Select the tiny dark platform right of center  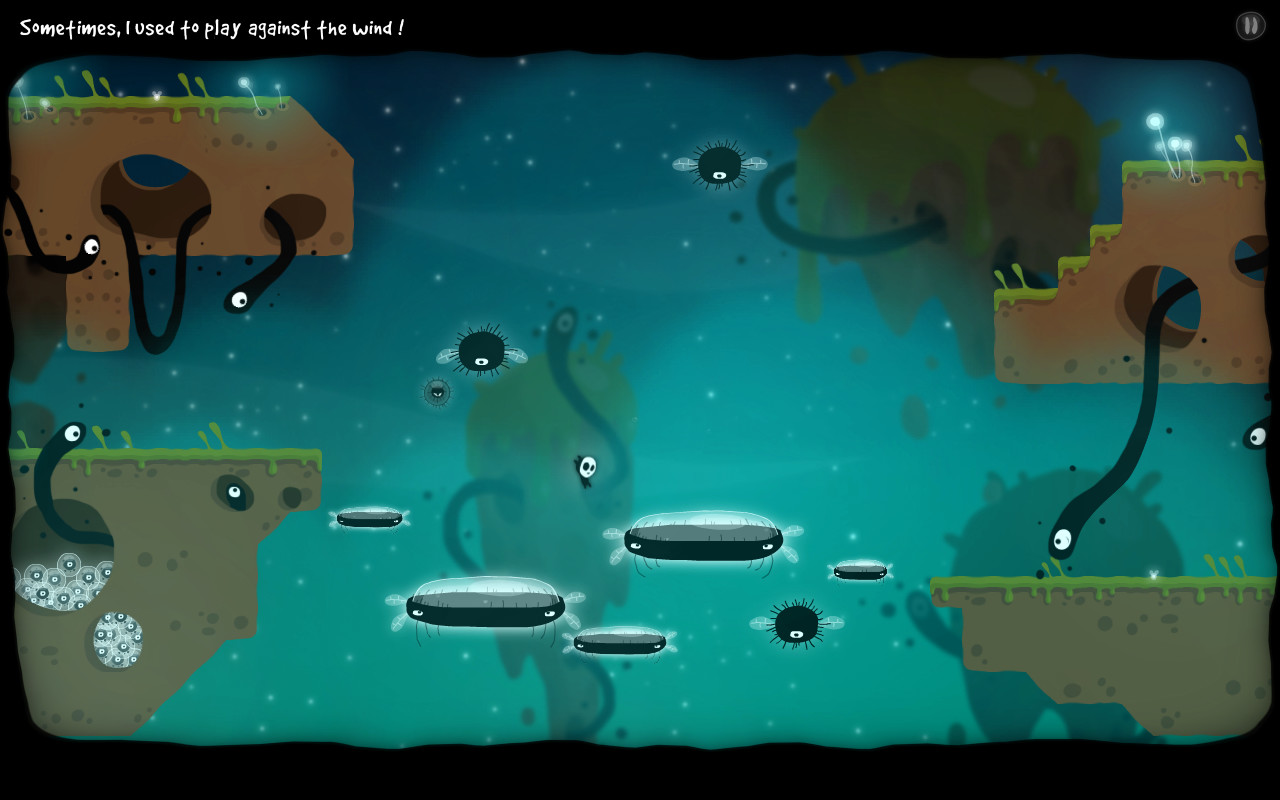[858, 570]
